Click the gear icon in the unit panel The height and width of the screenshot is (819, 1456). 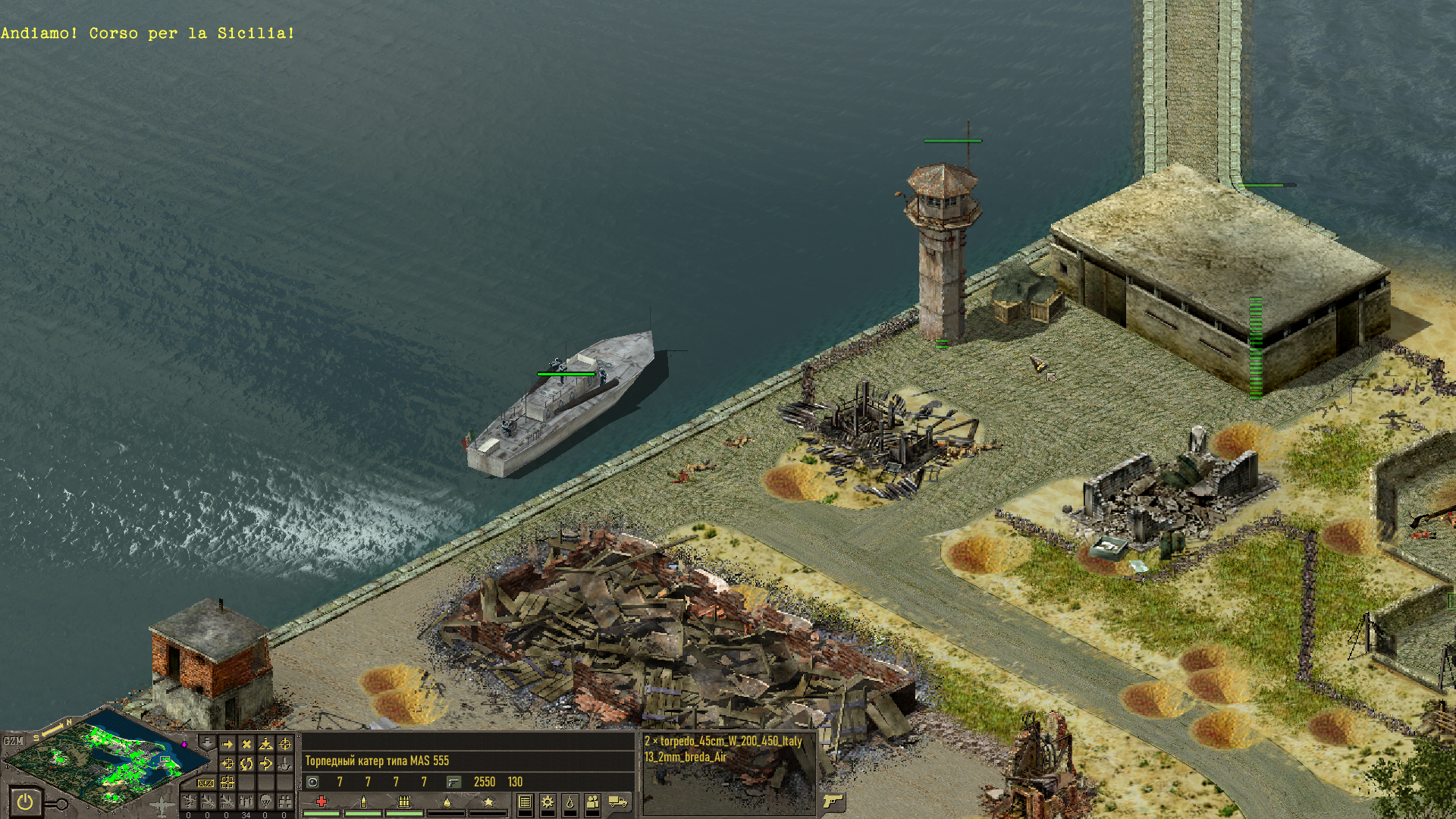coord(548,802)
